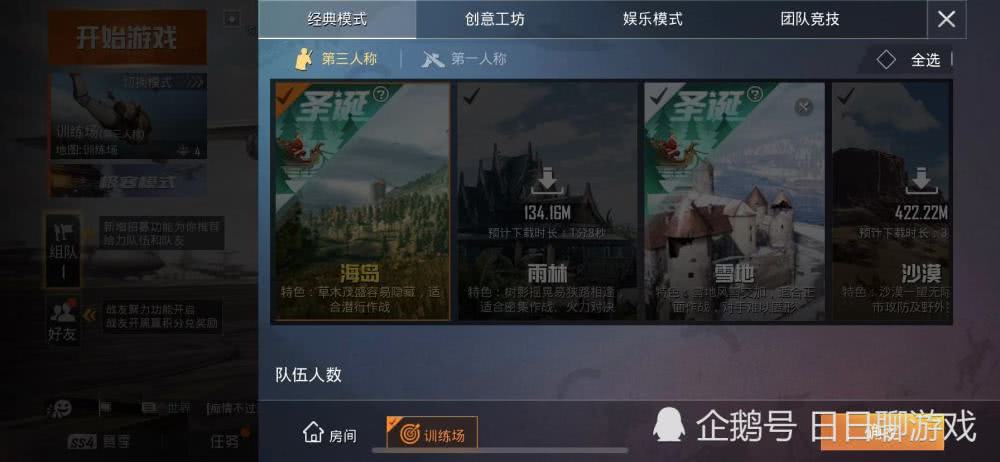Screen dimensions: 1000x462
Task: Open the 房间 room button
Action: click(330, 434)
